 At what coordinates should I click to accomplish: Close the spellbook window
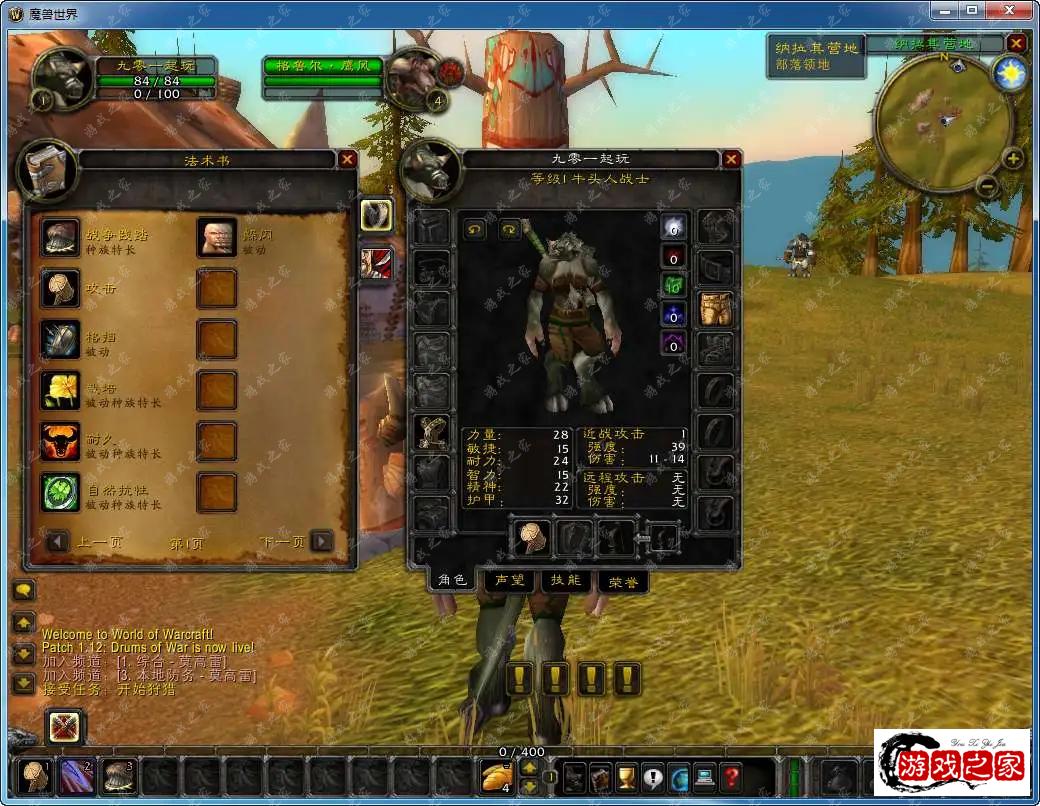click(347, 159)
